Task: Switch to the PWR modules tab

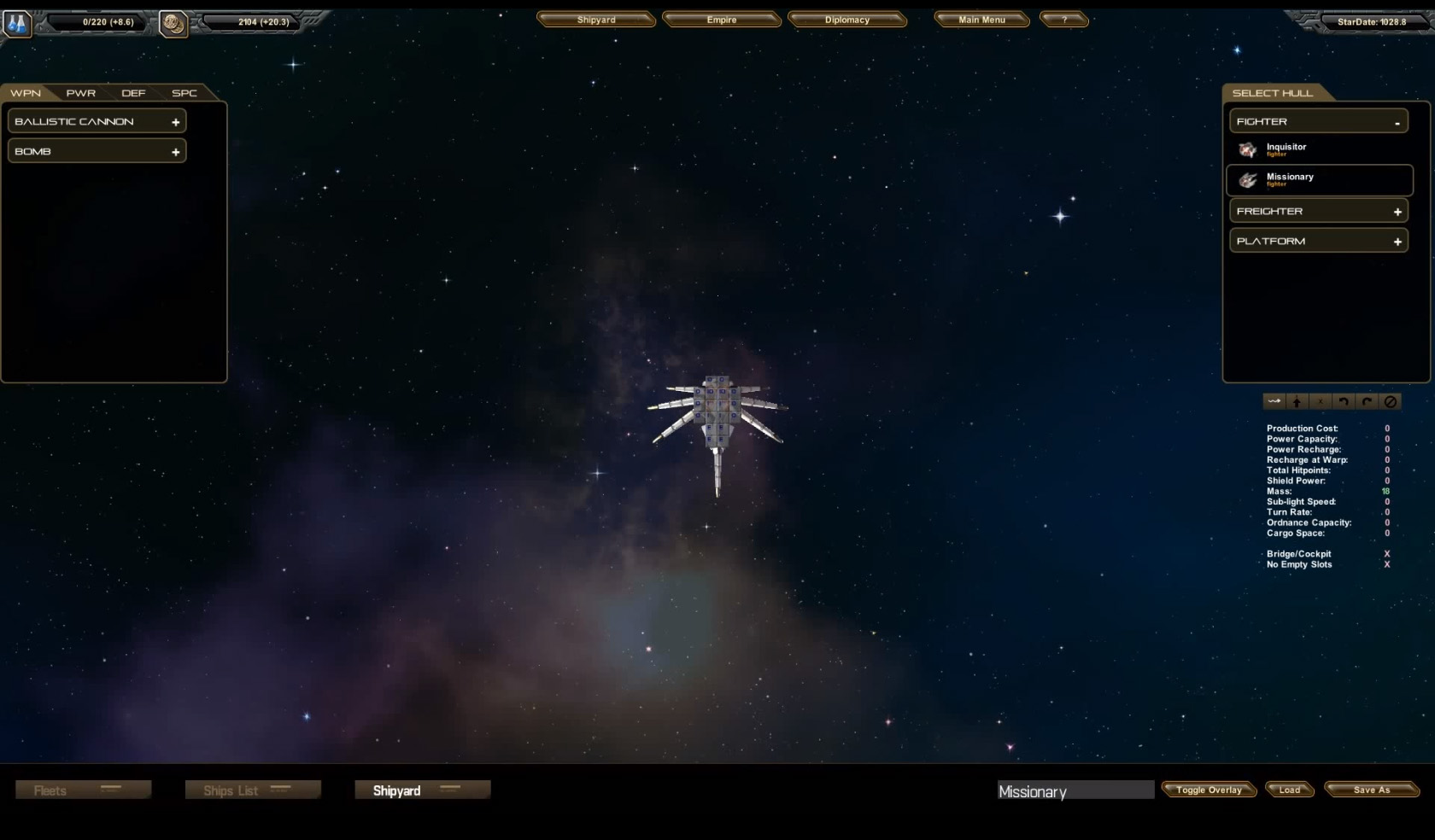Action: point(81,93)
